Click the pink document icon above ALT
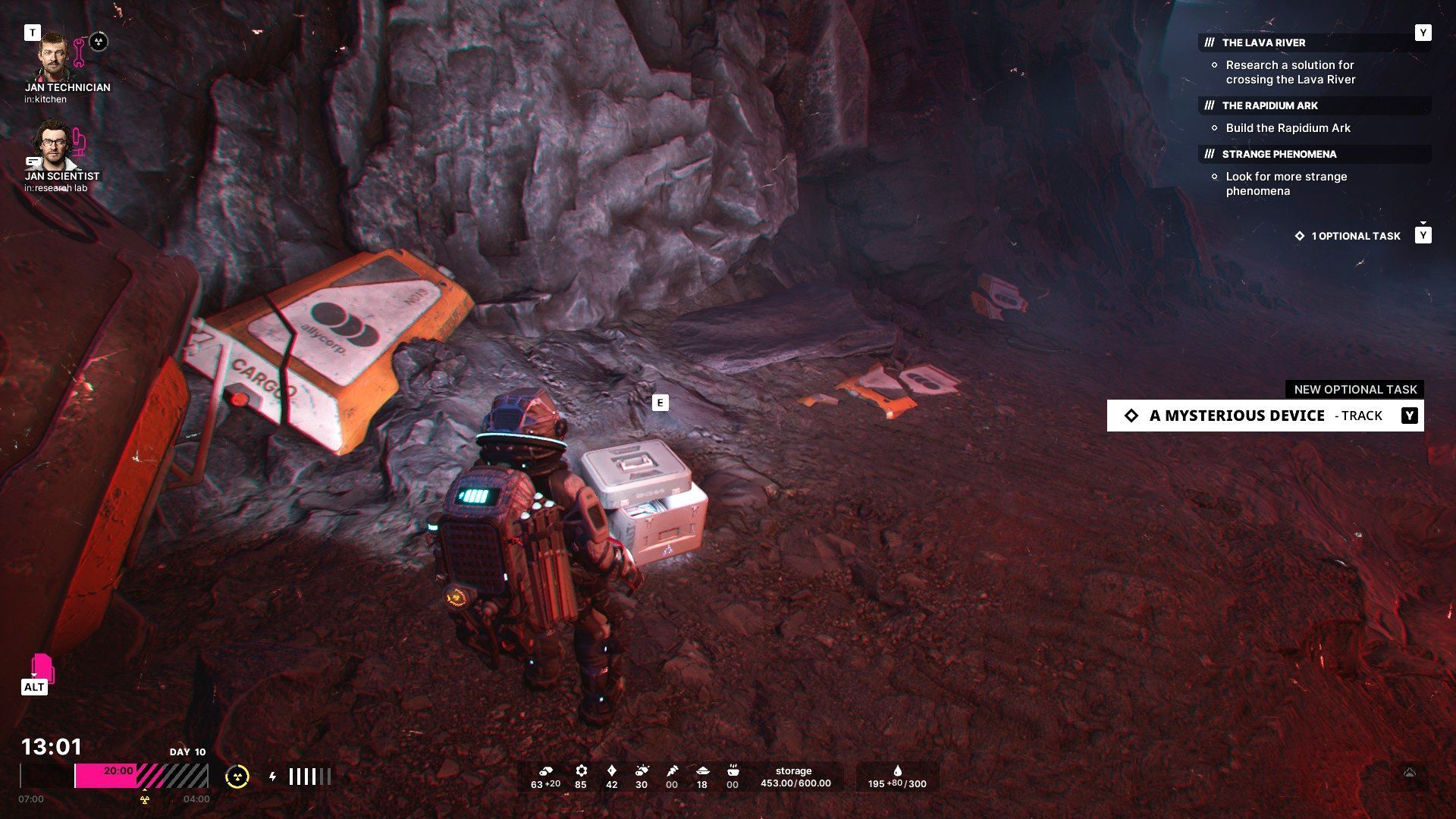1456x819 pixels. click(42, 667)
